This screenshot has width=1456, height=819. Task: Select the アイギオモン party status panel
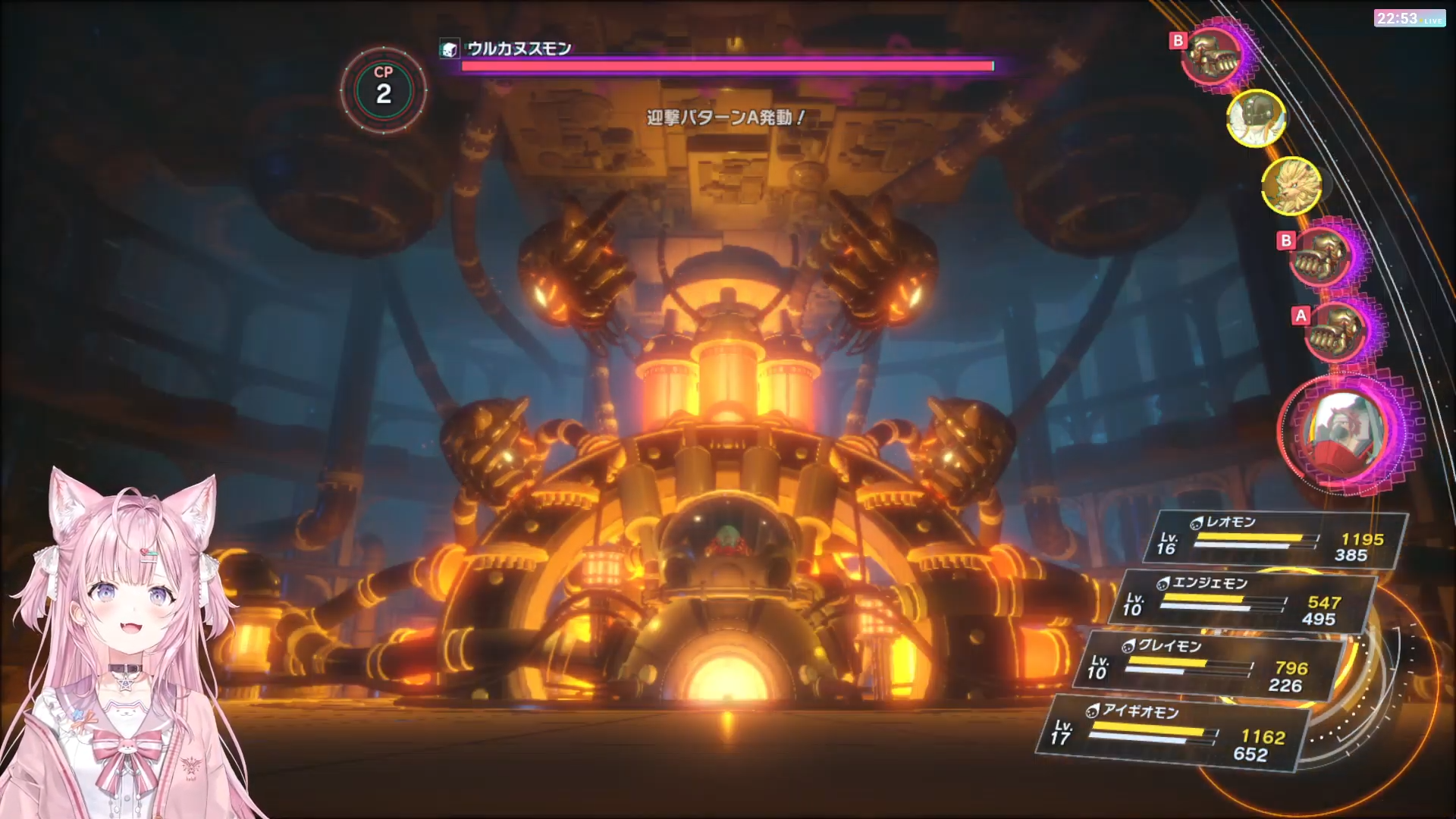tap(1176, 733)
